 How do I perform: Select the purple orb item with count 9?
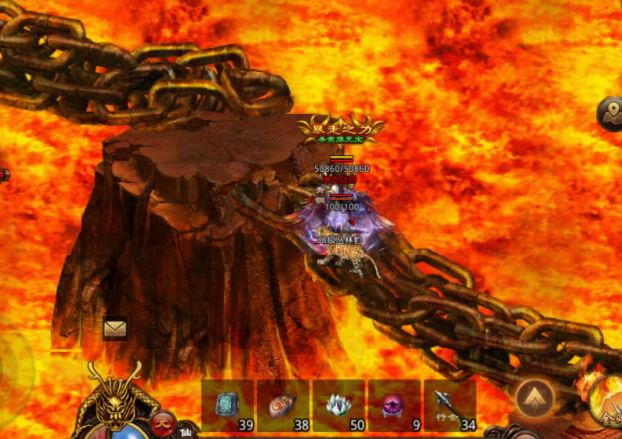tap(395, 405)
